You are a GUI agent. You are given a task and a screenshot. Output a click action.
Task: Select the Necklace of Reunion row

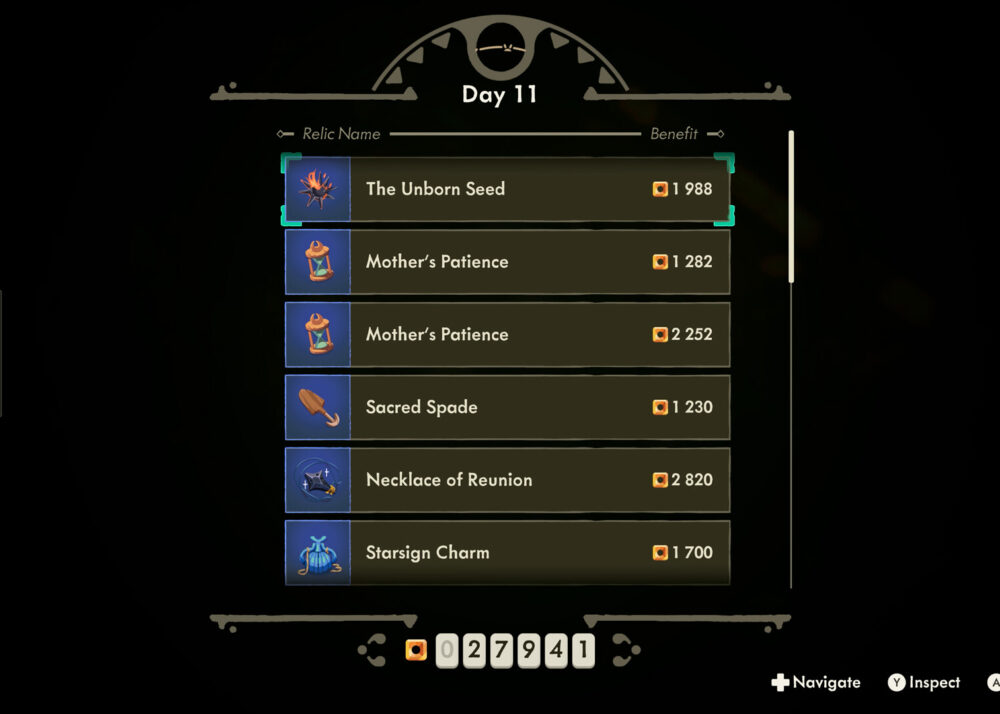pyautogui.click(x=507, y=480)
